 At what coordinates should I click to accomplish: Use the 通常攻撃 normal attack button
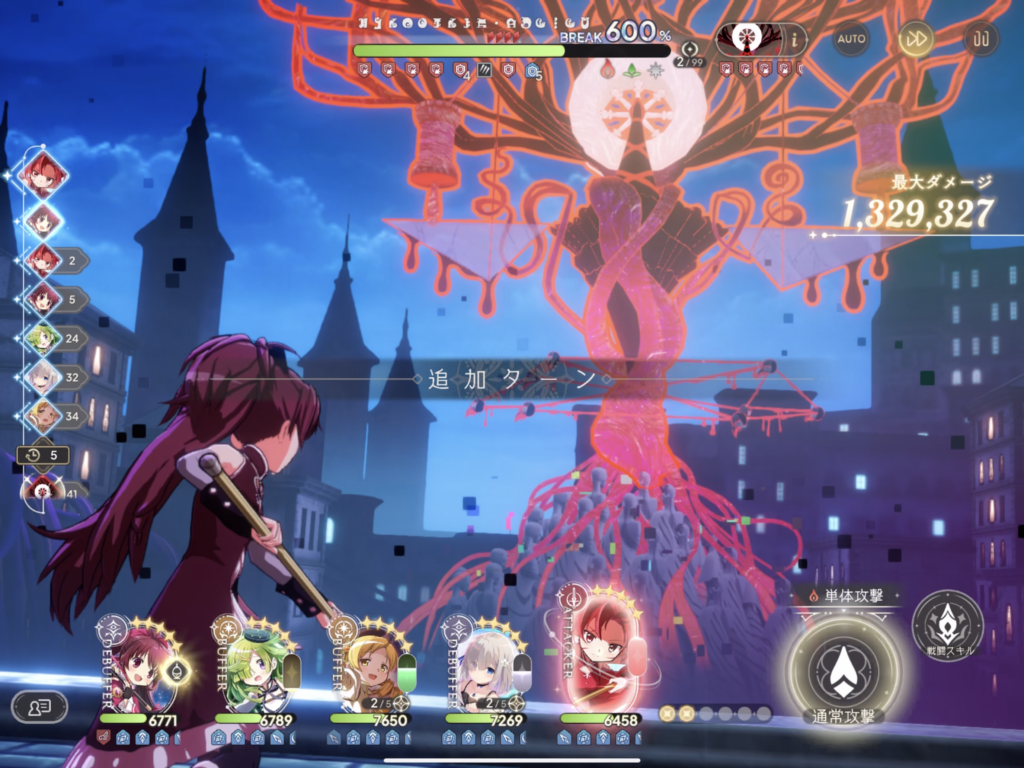(842, 669)
